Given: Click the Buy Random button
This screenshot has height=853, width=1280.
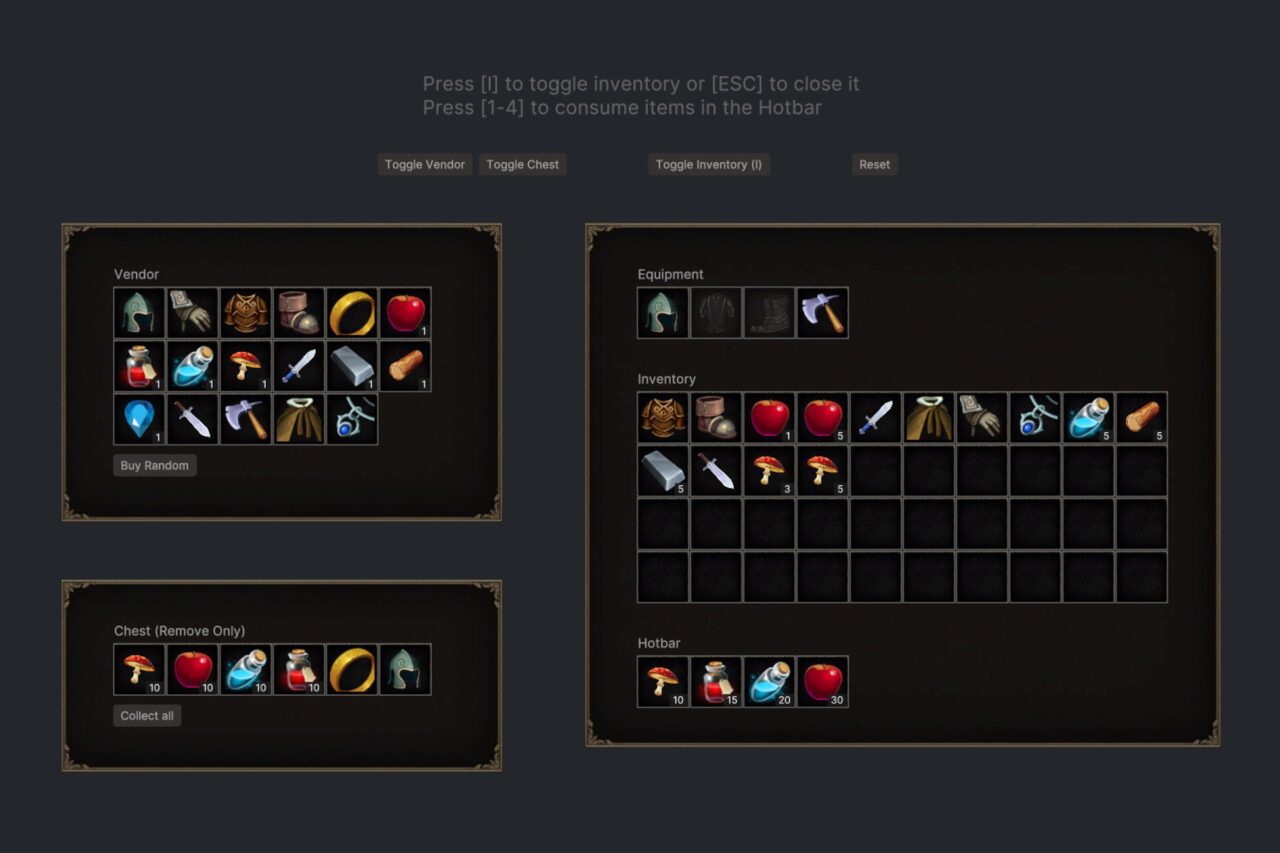Looking at the screenshot, I should [x=154, y=465].
